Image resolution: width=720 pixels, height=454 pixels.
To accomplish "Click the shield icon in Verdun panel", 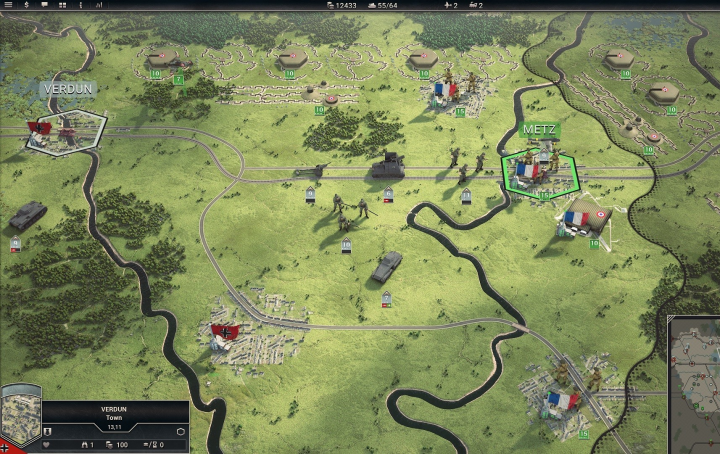I will [x=49, y=430].
